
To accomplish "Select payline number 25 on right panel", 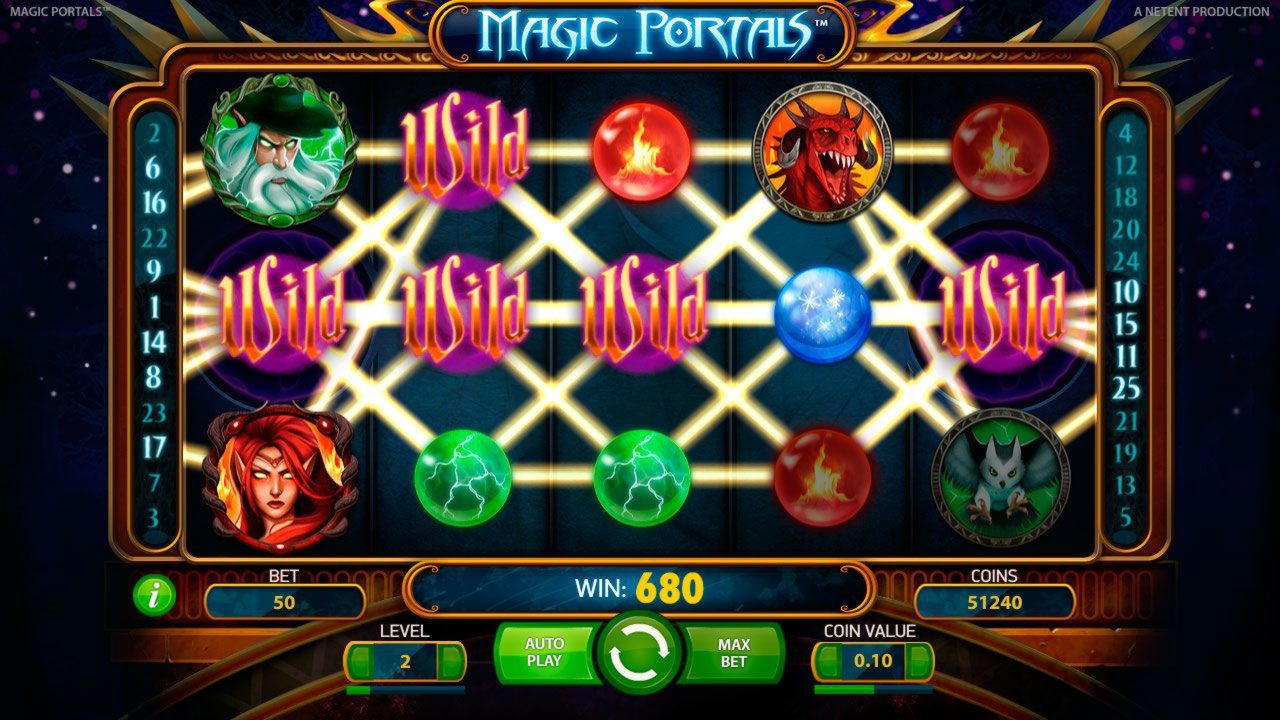I will (1126, 388).
